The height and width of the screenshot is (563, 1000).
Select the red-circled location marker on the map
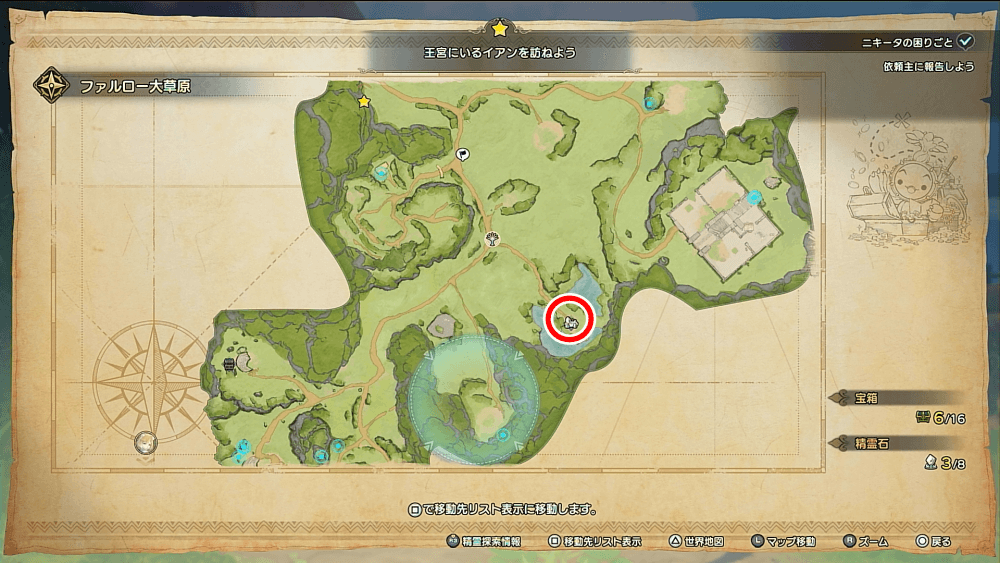(x=571, y=320)
